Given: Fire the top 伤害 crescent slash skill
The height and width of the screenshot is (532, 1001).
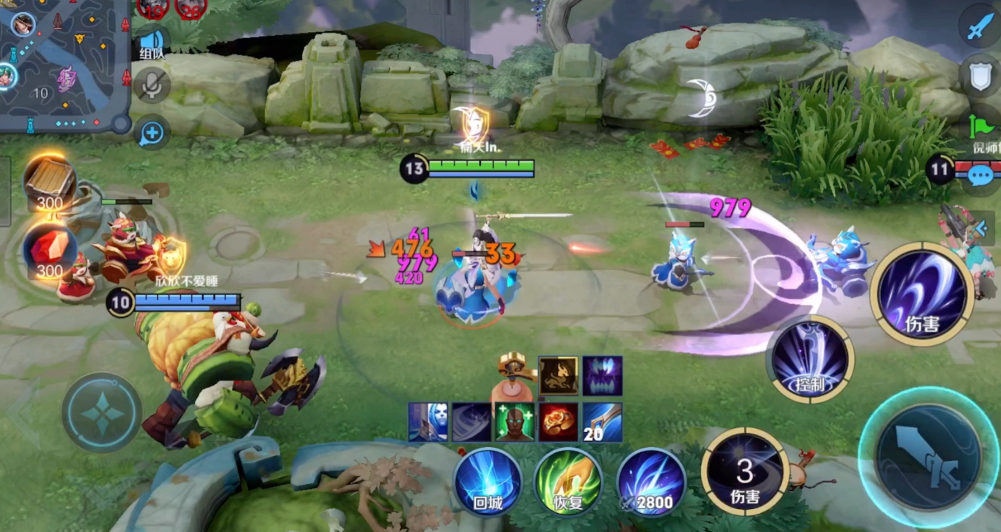Looking at the screenshot, I should point(921,291).
